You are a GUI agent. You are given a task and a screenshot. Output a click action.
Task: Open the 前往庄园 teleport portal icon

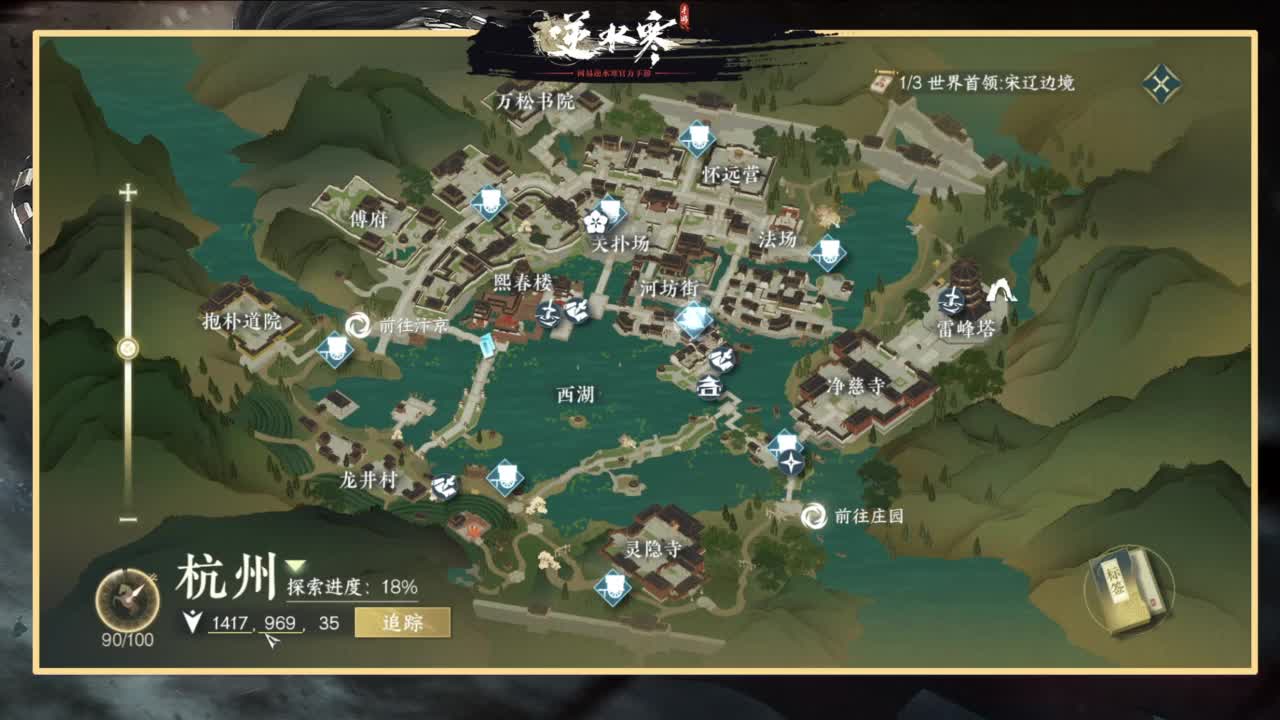tap(814, 518)
